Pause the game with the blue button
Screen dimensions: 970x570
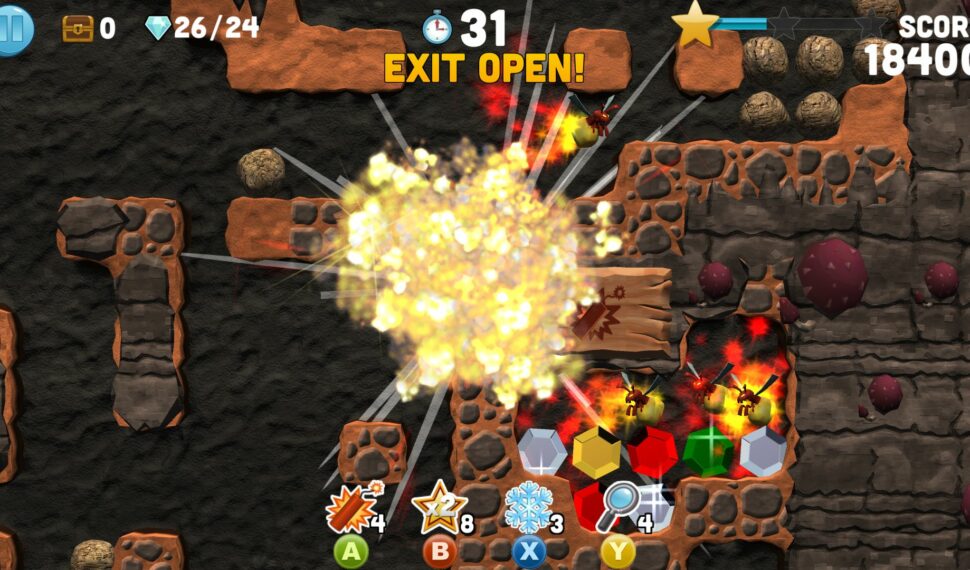13,29
